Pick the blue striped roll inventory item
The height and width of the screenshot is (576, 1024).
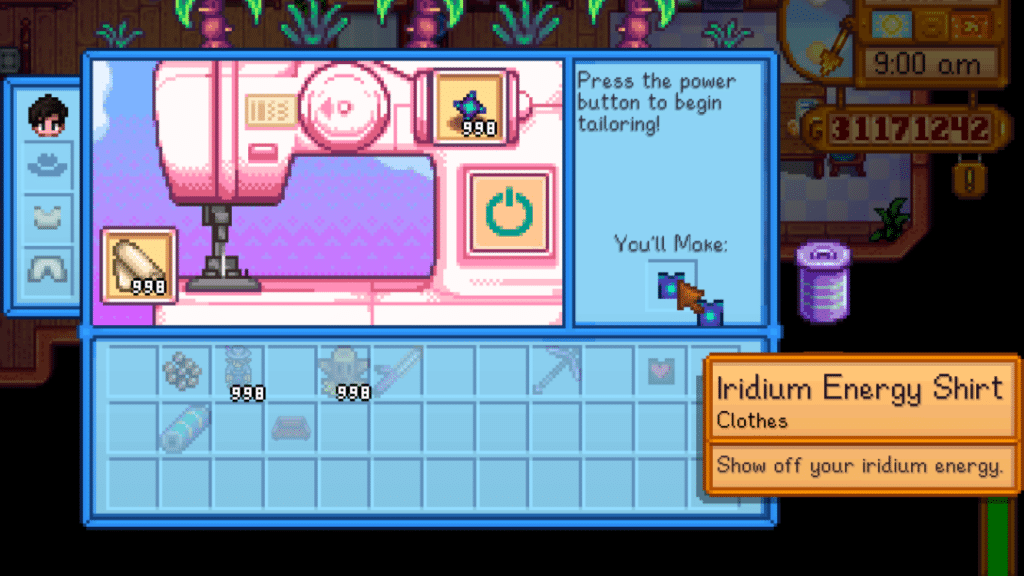tap(184, 426)
